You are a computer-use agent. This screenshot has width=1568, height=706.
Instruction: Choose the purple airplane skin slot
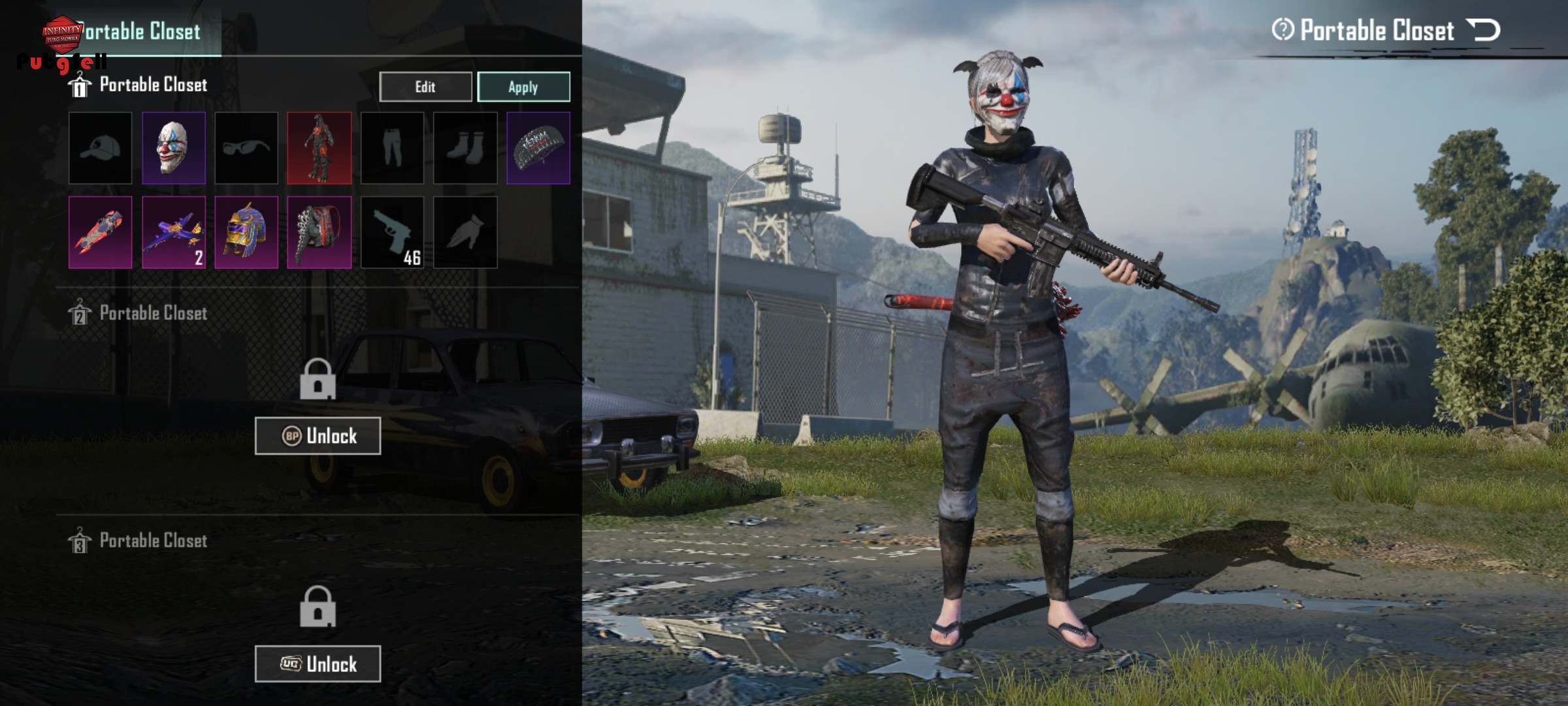pyautogui.click(x=173, y=232)
